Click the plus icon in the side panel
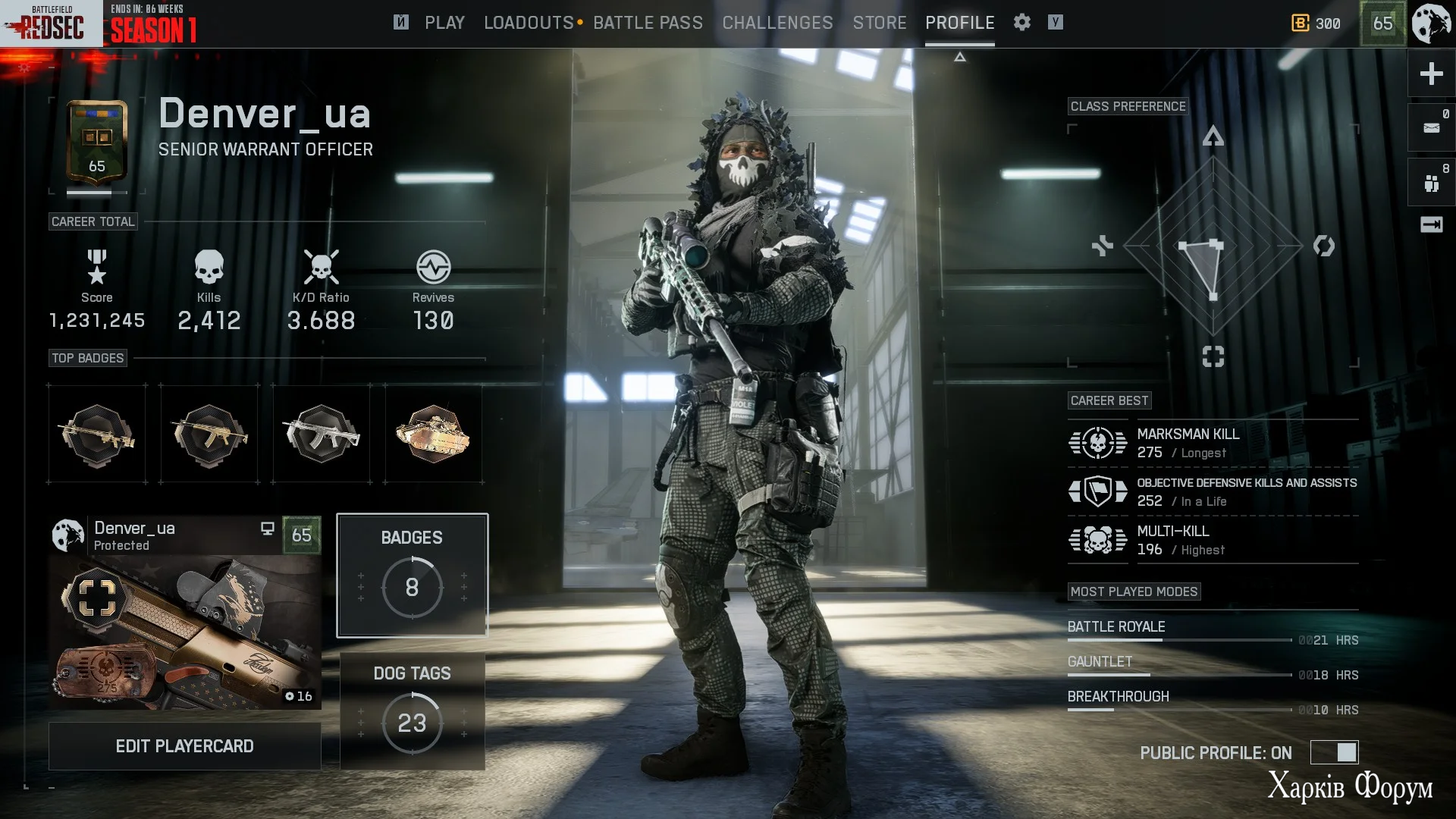Screen dimensions: 1456x819 click(x=1431, y=74)
